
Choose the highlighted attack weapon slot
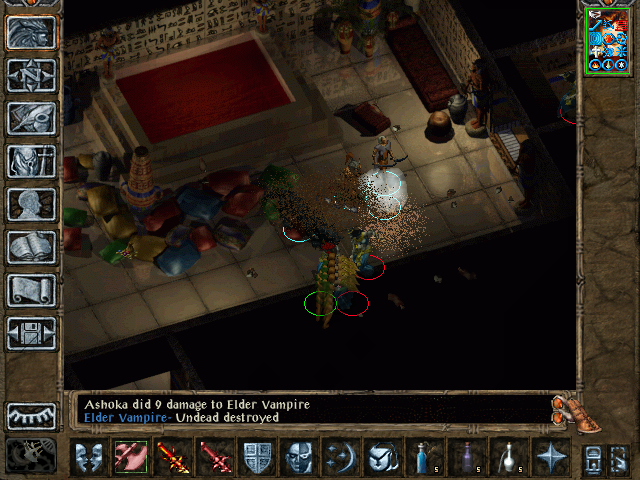(x=130, y=458)
